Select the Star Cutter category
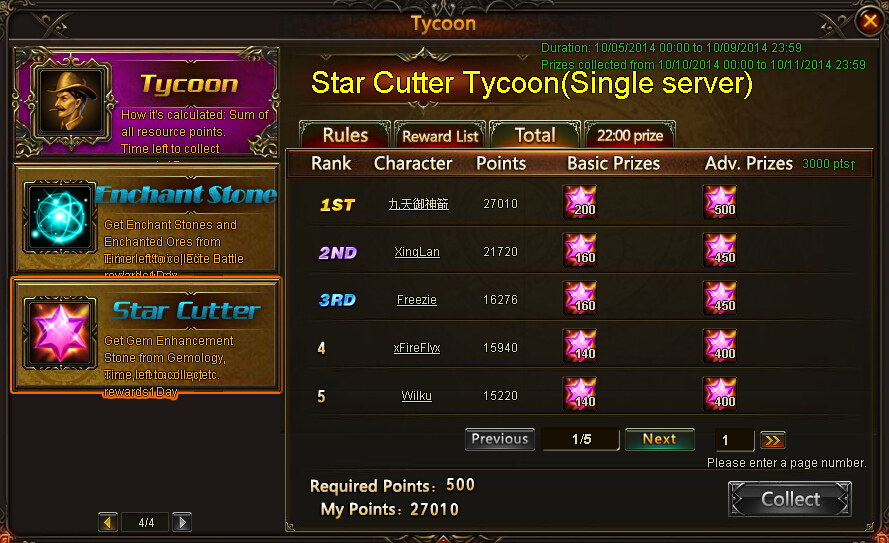Image resolution: width=889 pixels, height=543 pixels. [x=146, y=335]
